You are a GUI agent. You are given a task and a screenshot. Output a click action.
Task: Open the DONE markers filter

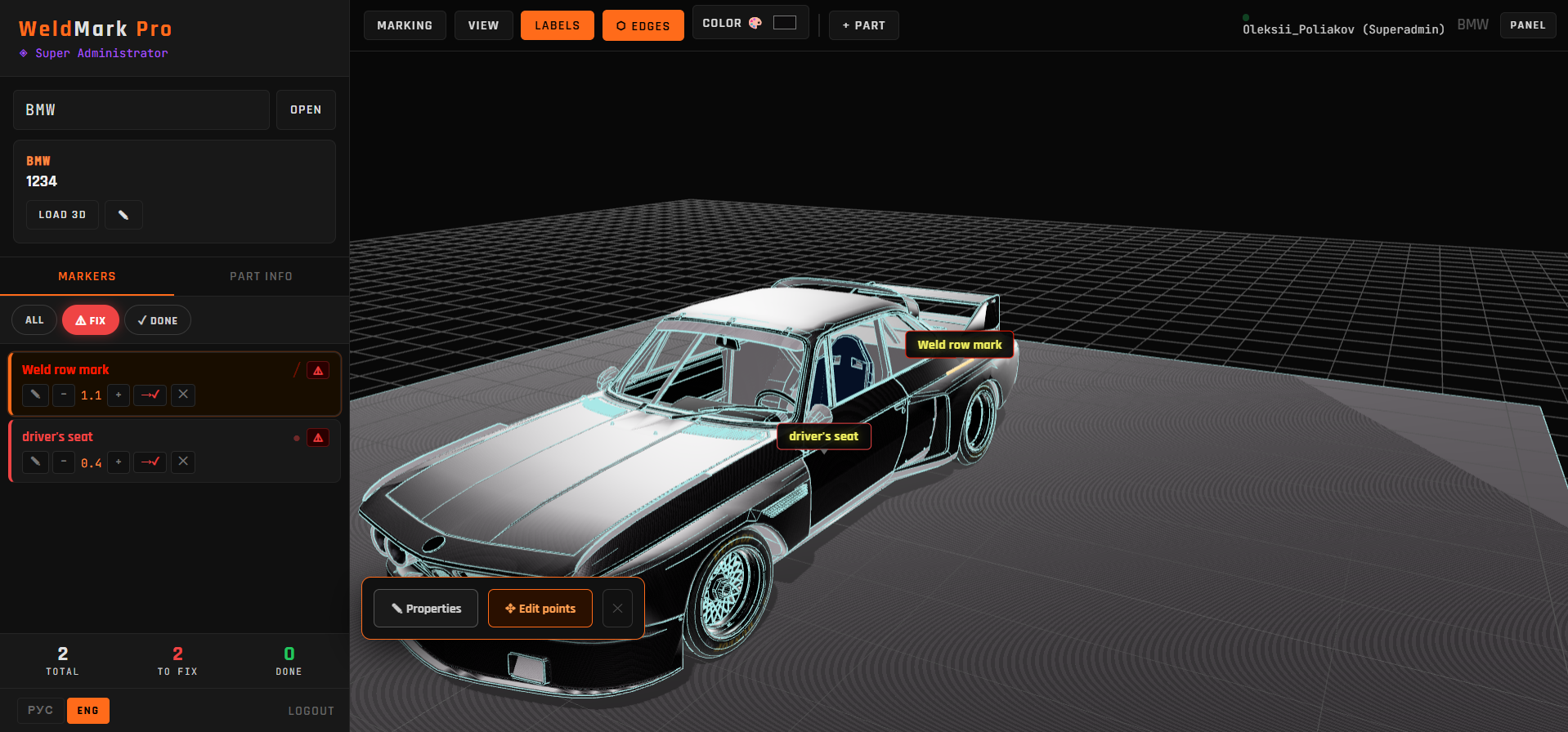(x=157, y=319)
